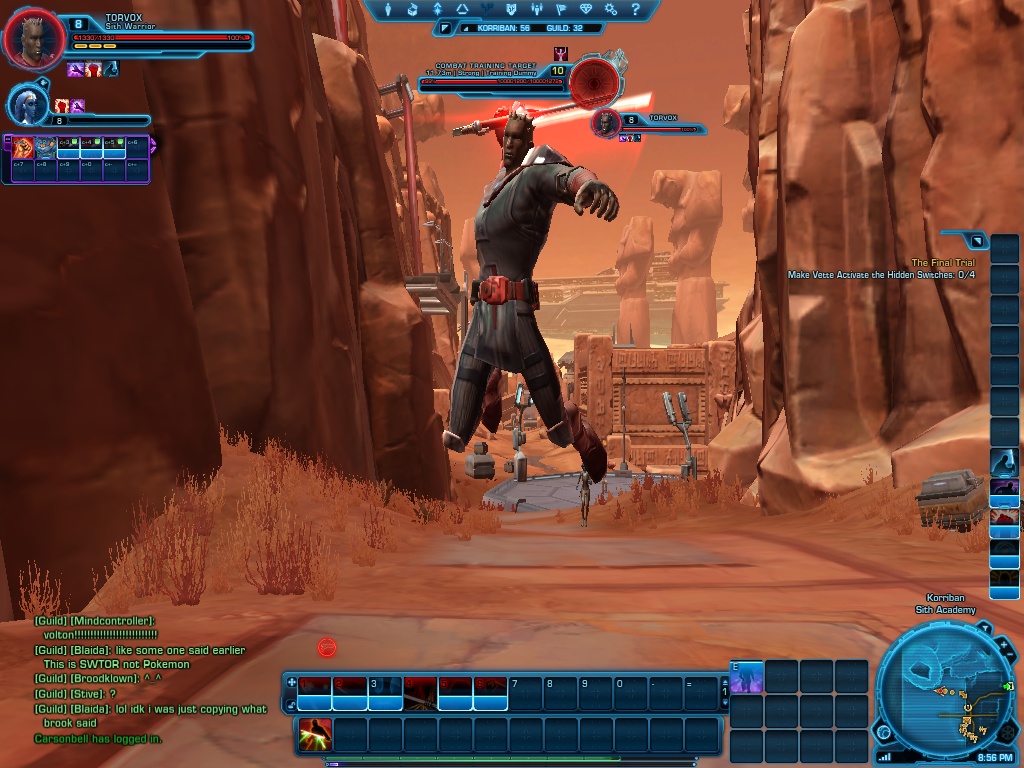Click the question mark help icon
Image resolution: width=1024 pixels, height=768 pixels.
637,10
